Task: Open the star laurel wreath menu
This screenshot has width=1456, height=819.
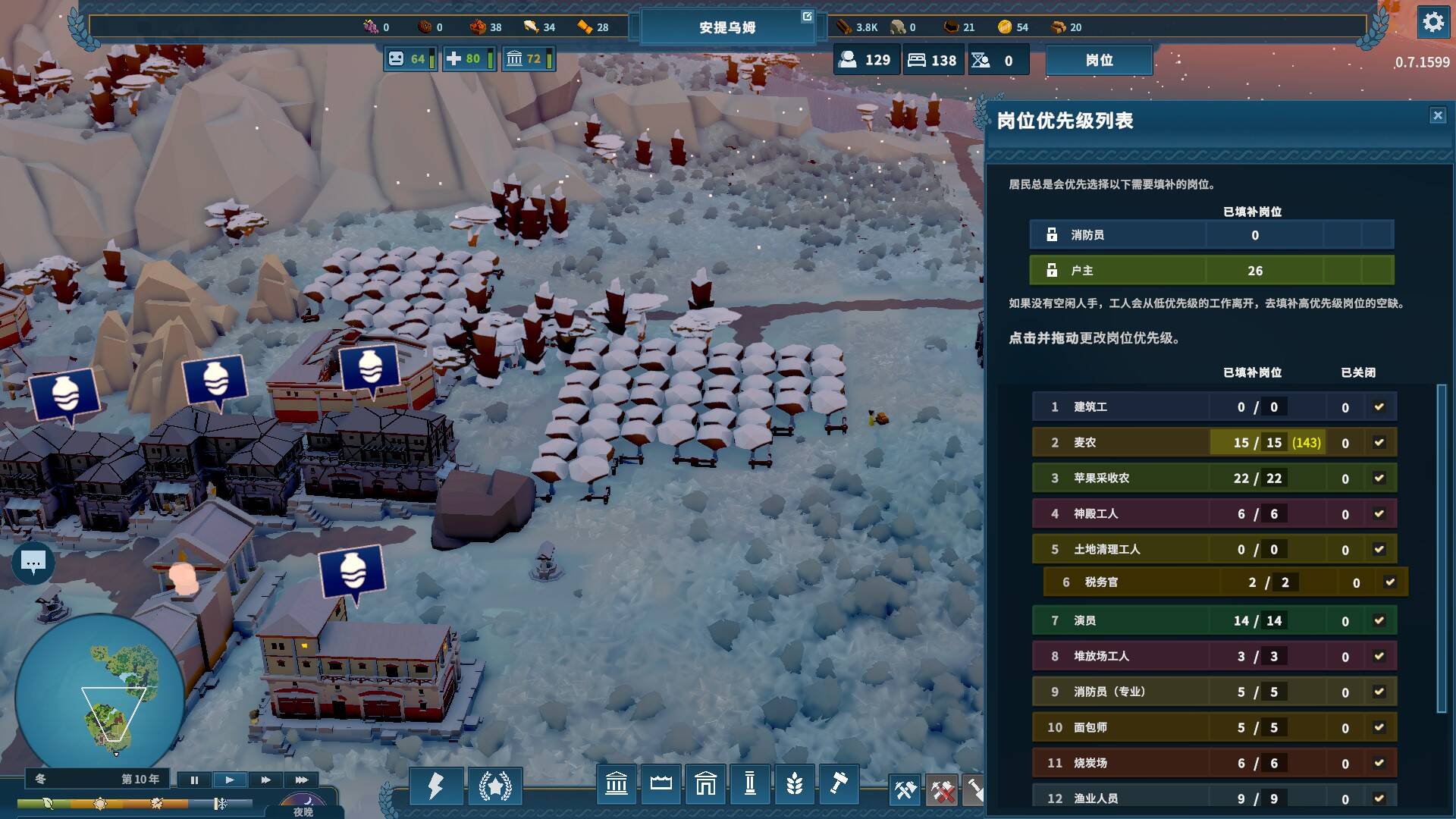Action: point(495,785)
